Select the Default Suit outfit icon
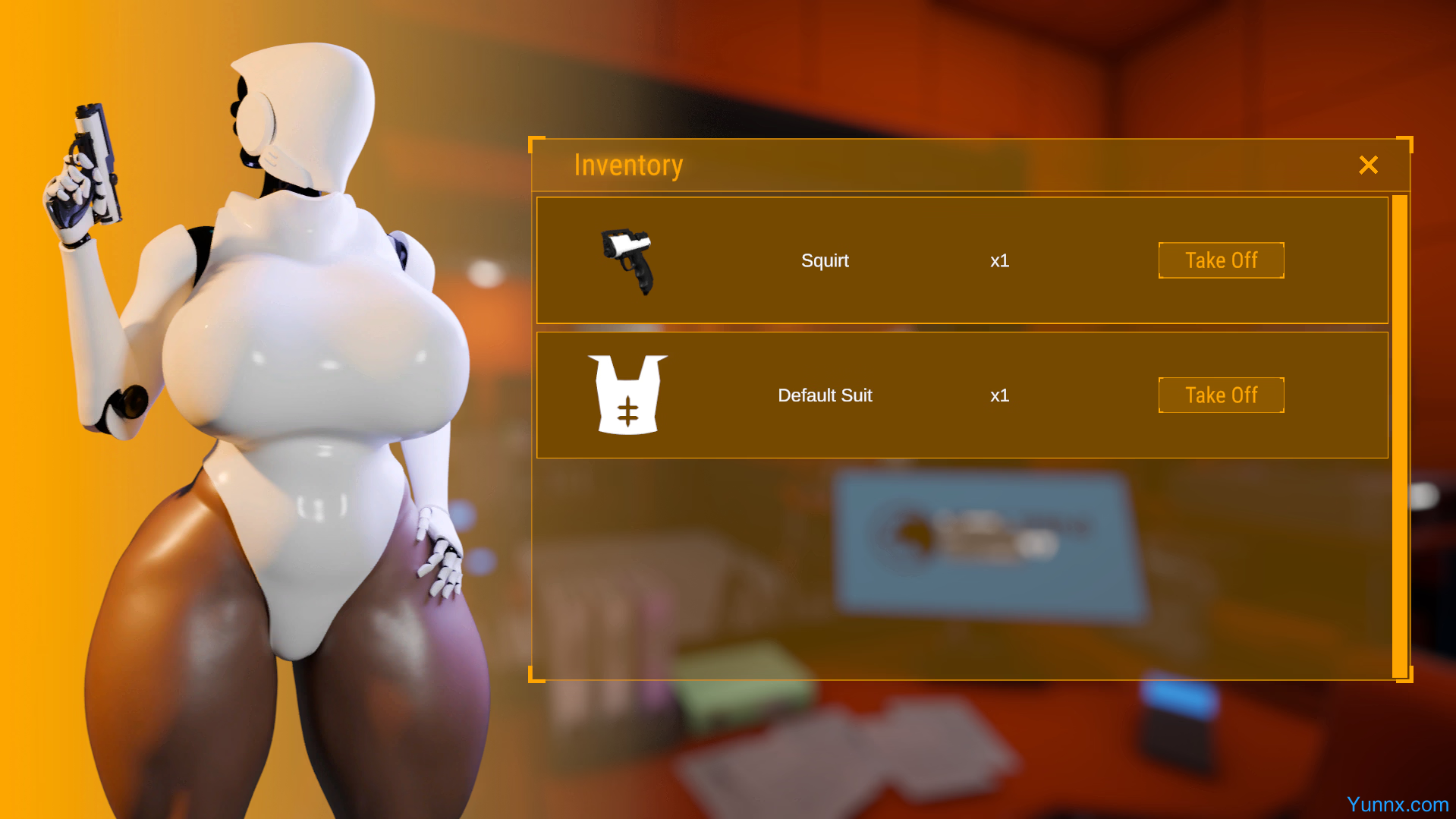Screen dimensions: 1456x819 pyautogui.click(x=627, y=395)
